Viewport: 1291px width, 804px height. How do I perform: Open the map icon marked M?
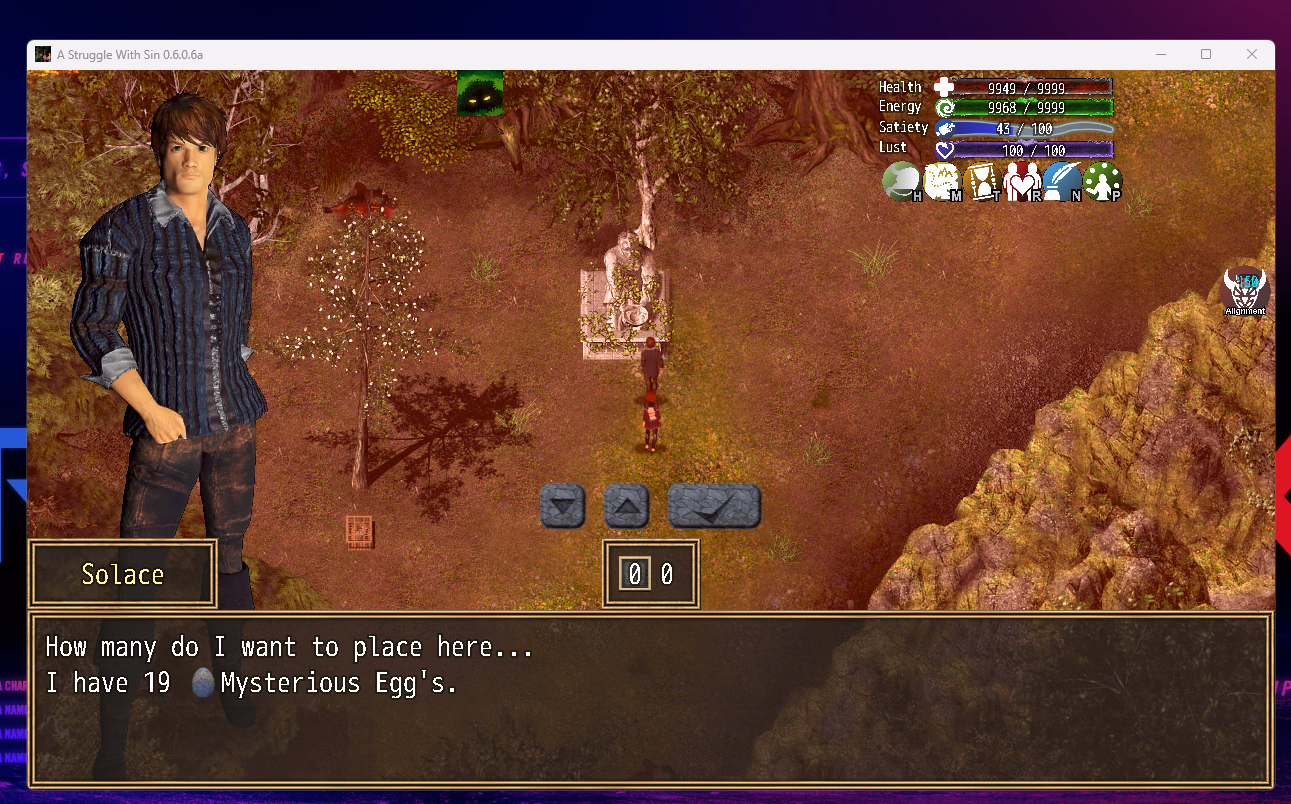coord(942,182)
